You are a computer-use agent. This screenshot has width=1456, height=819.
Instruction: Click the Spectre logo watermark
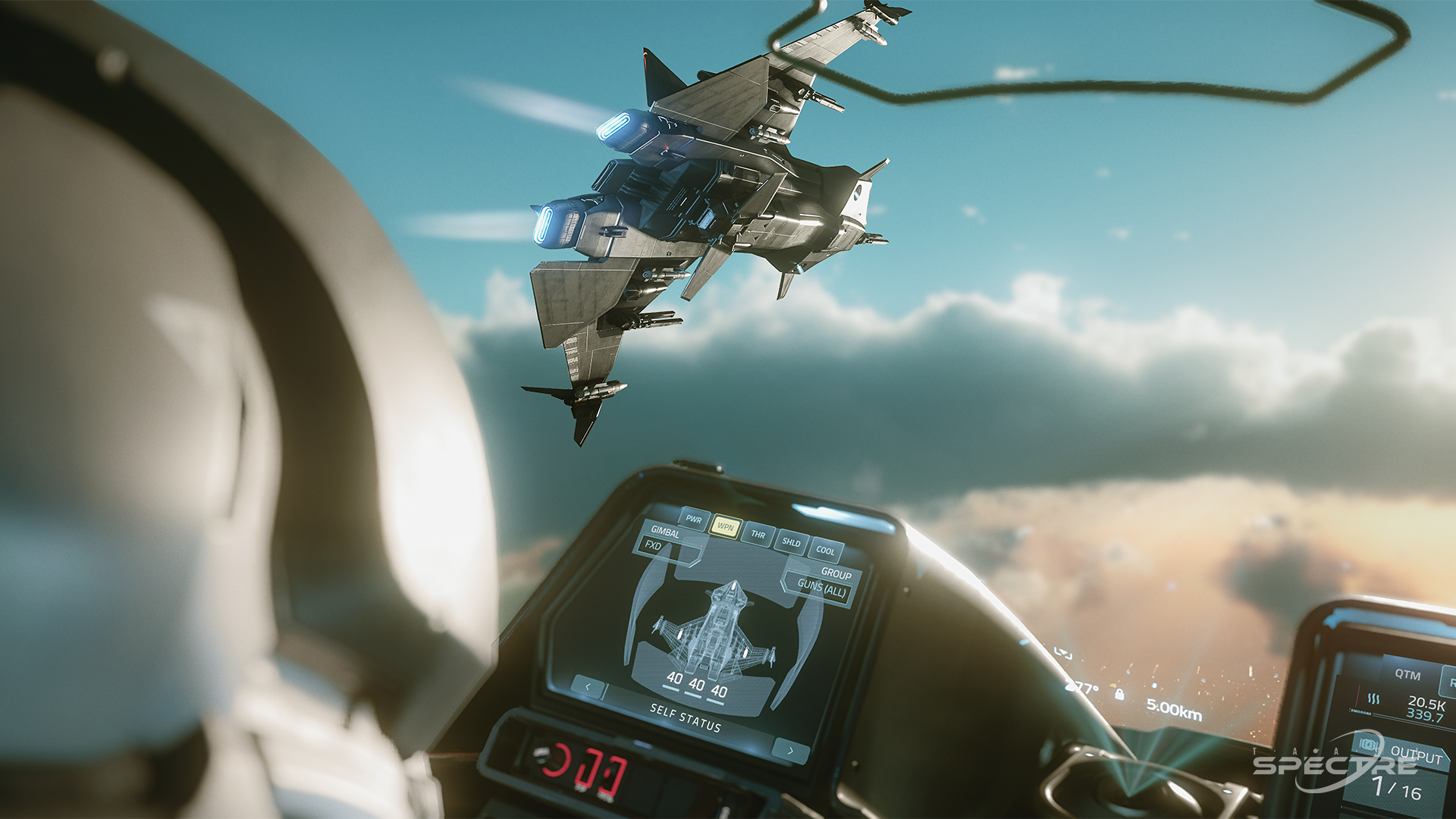[1335, 765]
